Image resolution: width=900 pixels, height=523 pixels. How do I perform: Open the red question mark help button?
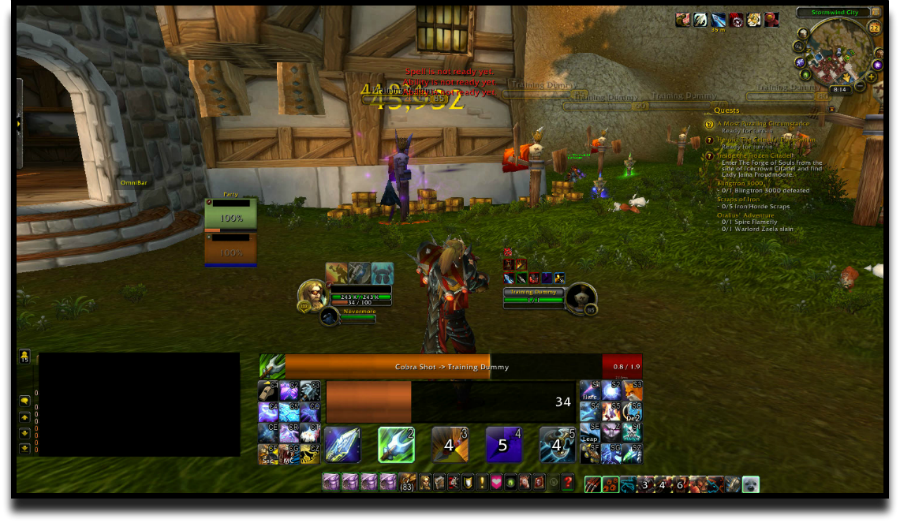coord(568,483)
